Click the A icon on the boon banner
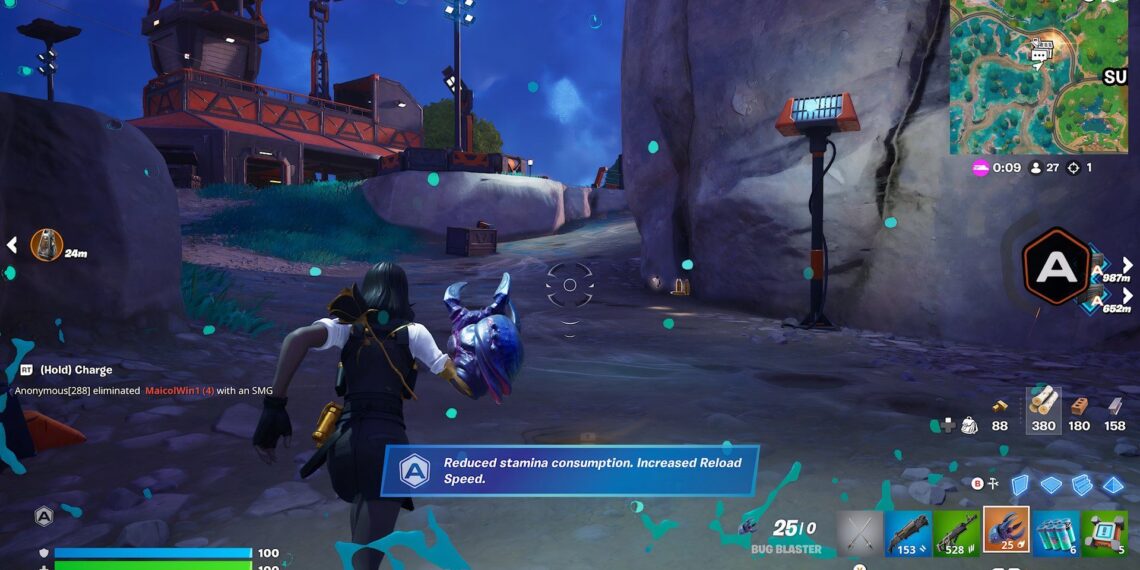Image resolution: width=1140 pixels, height=570 pixels. pos(414,470)
